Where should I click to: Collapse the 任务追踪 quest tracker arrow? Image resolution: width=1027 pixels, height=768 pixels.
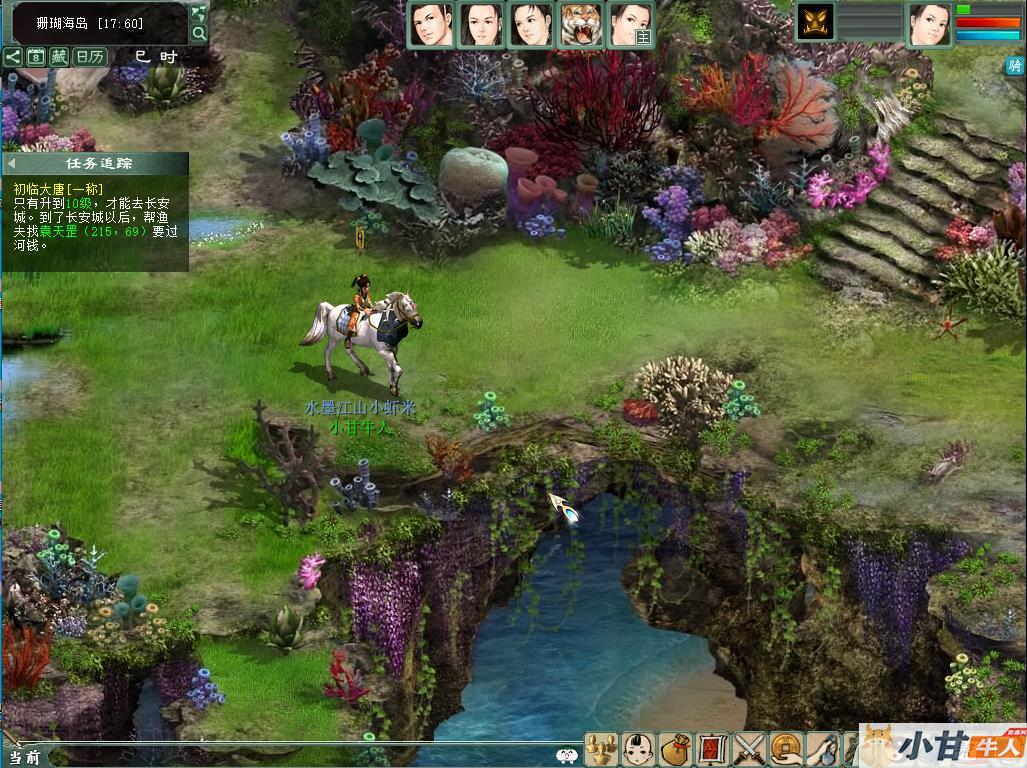(11, 163)
